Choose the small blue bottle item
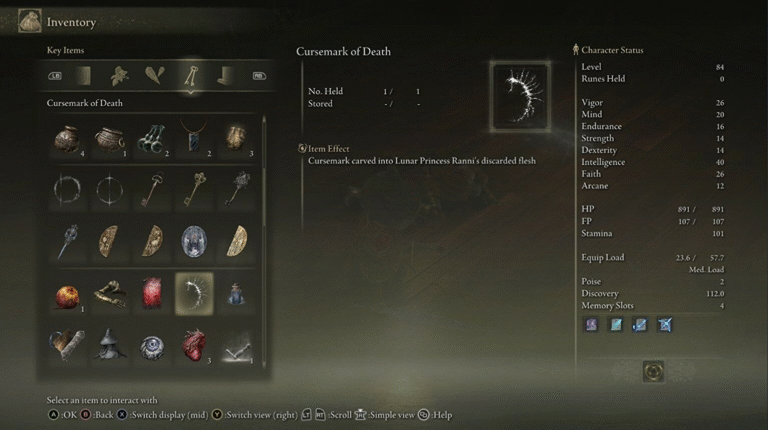Viewport: 768px width, 430px height. (236, 293)
